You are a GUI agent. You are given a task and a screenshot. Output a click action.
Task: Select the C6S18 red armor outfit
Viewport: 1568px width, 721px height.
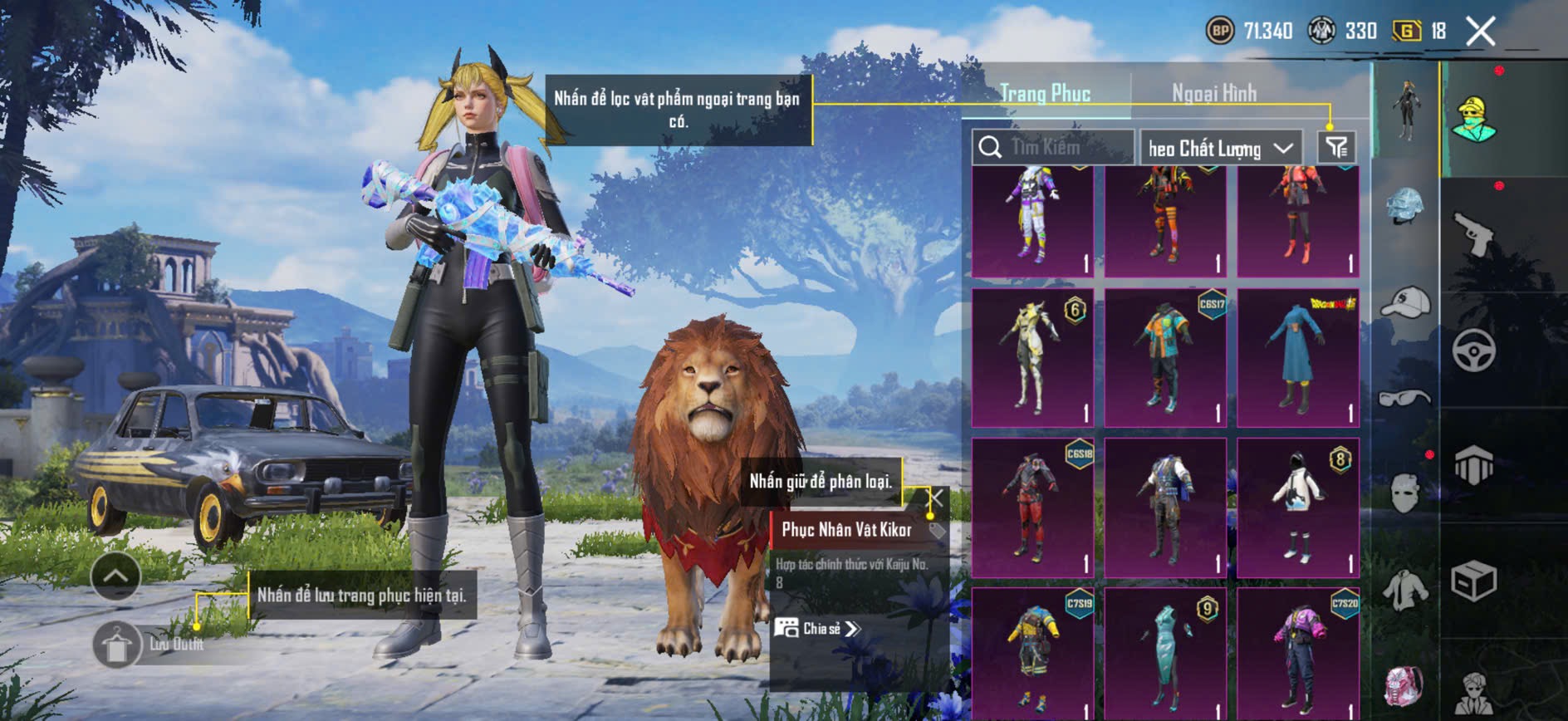pyautogui.click(x=1032, y=507)
